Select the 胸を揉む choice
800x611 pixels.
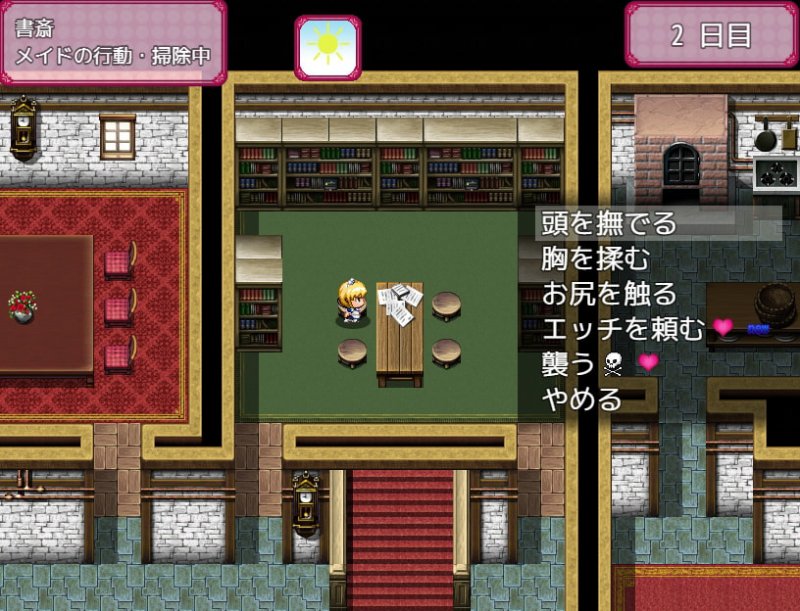pyautogui.click(x=596, y=258)
